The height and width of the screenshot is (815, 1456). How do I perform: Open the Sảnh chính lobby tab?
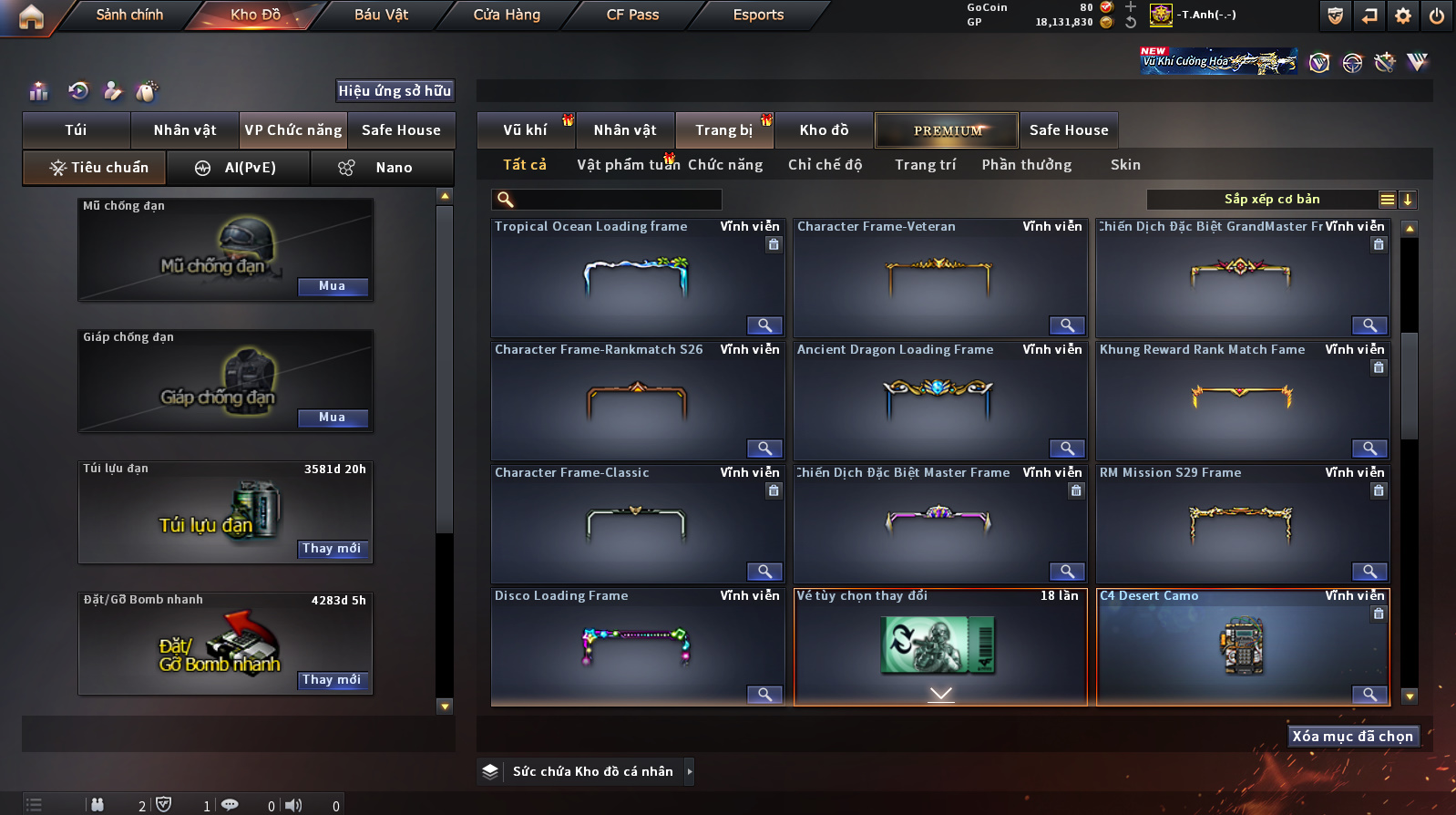coord(129,15)
